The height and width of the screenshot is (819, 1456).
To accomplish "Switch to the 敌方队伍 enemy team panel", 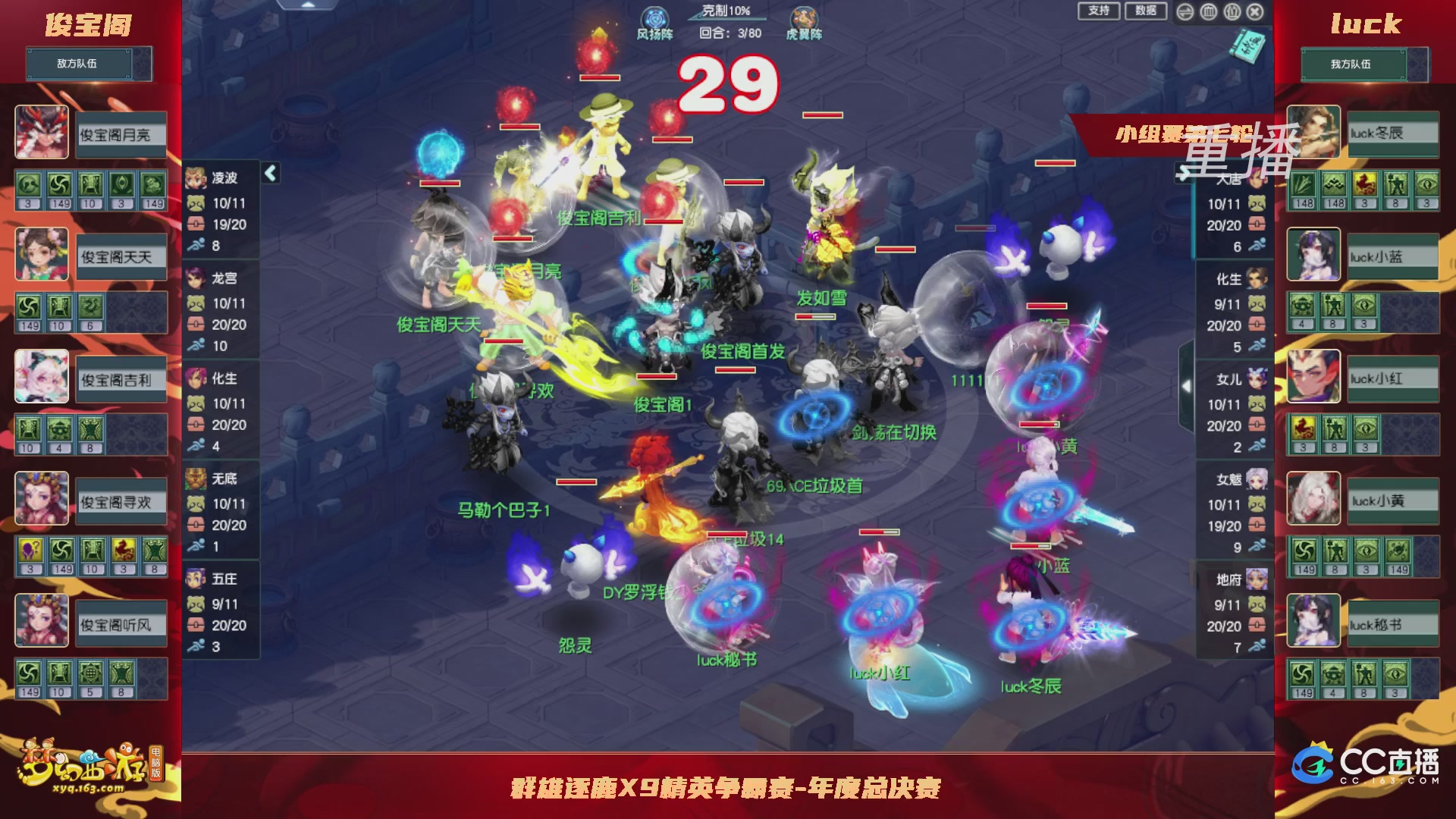I will tap(79, 64).
